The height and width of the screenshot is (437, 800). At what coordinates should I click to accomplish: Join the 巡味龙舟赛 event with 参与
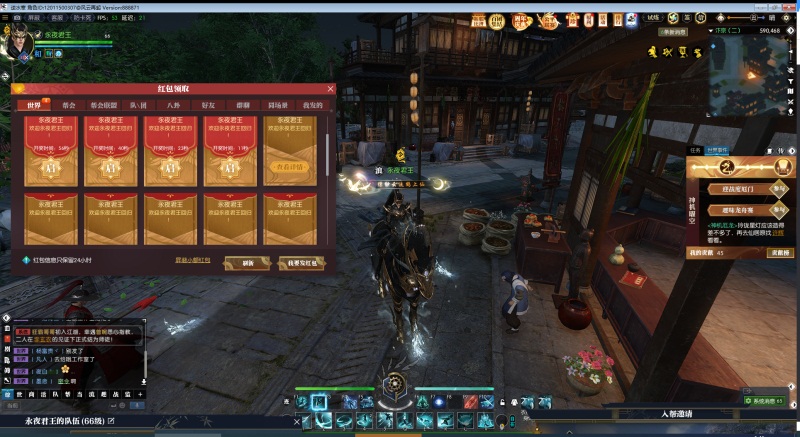click(777, 210)
